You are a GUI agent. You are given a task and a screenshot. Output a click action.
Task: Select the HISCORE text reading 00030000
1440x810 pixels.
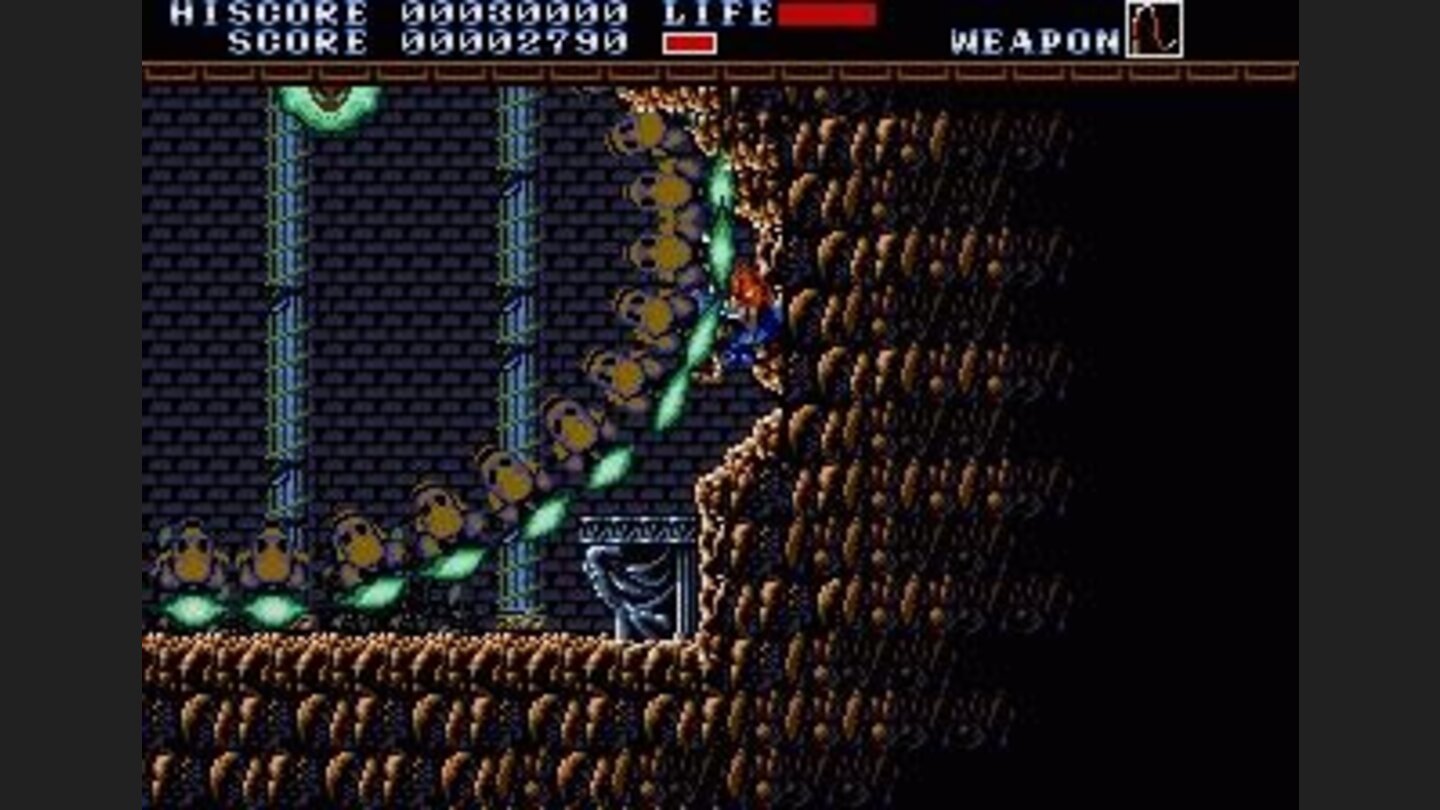510,14
